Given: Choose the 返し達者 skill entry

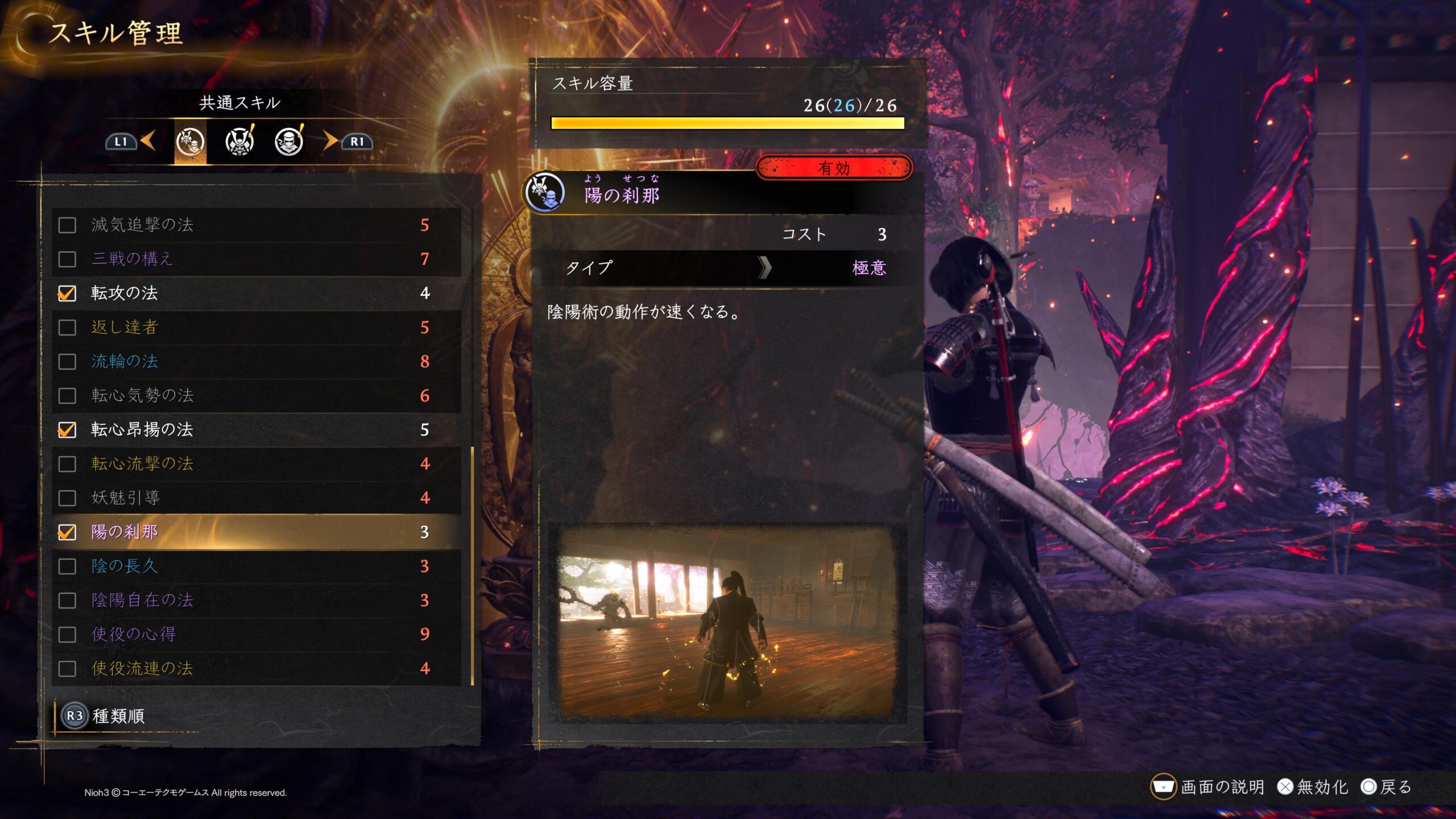Looking at the screenshot, I should click(256, 328).
